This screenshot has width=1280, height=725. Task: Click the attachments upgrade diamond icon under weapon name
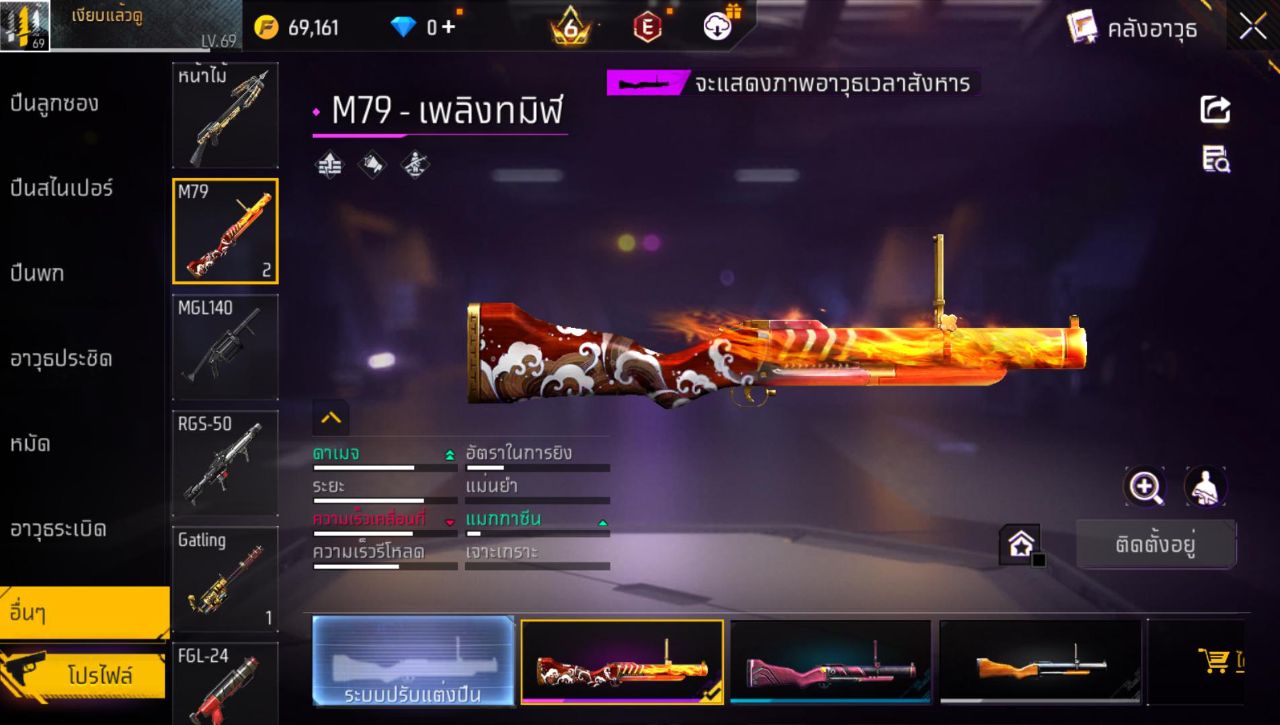point(327,164)
